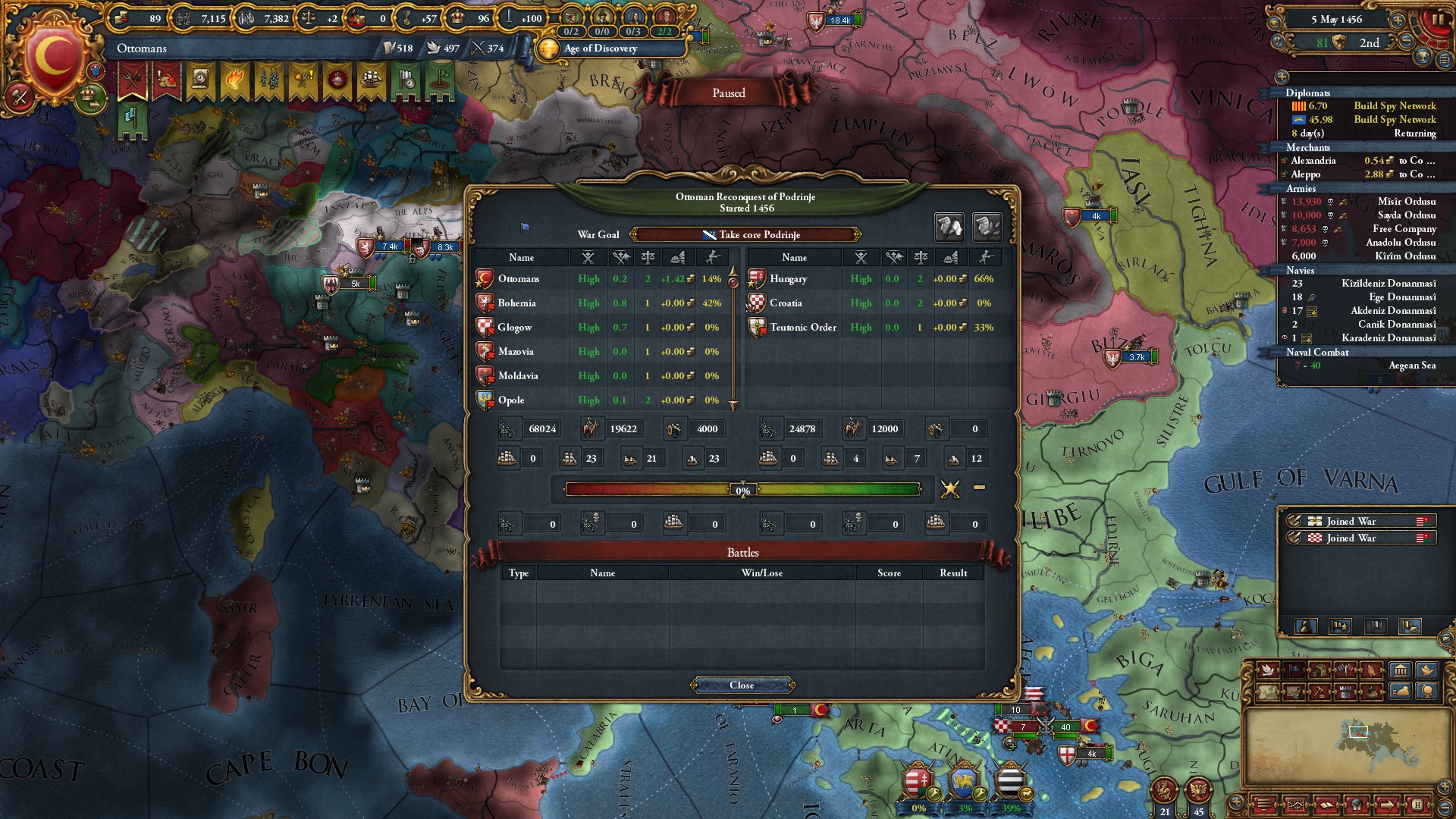Close the Ottoman Reconquest war overview
The image size is (1456, 819).
click(742, 685)
